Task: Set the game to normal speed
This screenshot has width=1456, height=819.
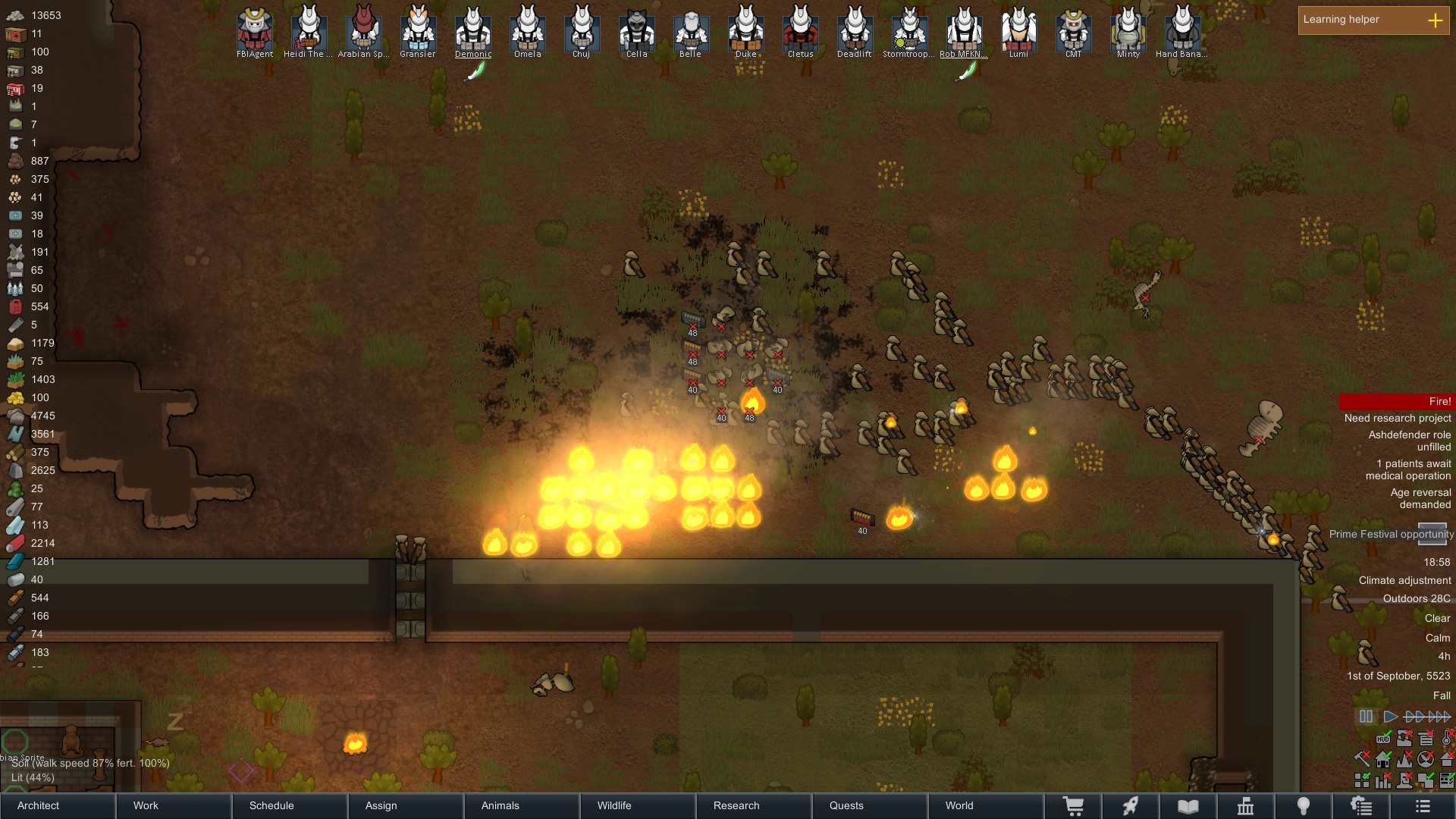Action: click(1390, 717)
